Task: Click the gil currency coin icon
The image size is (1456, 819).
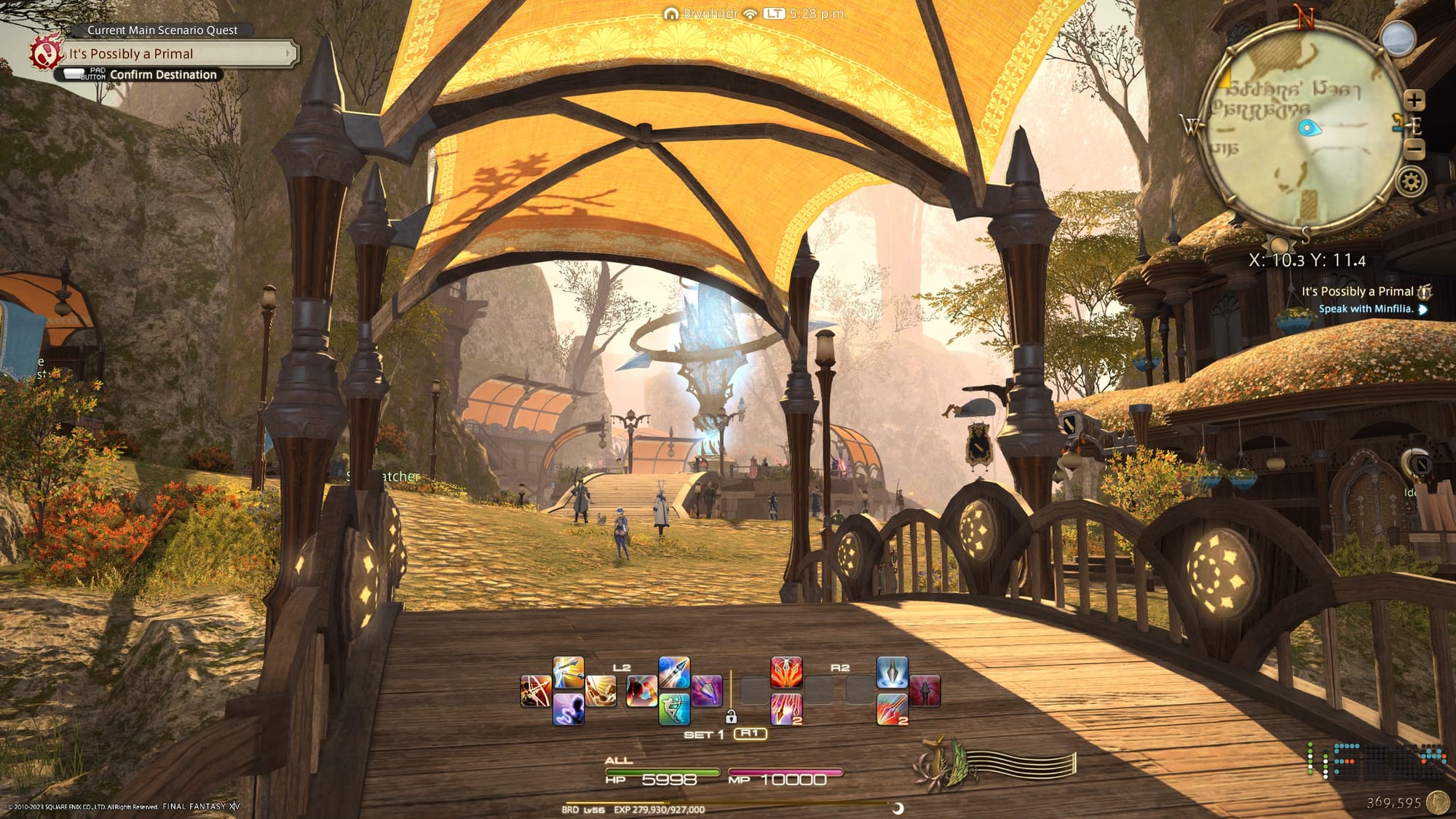Action: pos(1437,802)
